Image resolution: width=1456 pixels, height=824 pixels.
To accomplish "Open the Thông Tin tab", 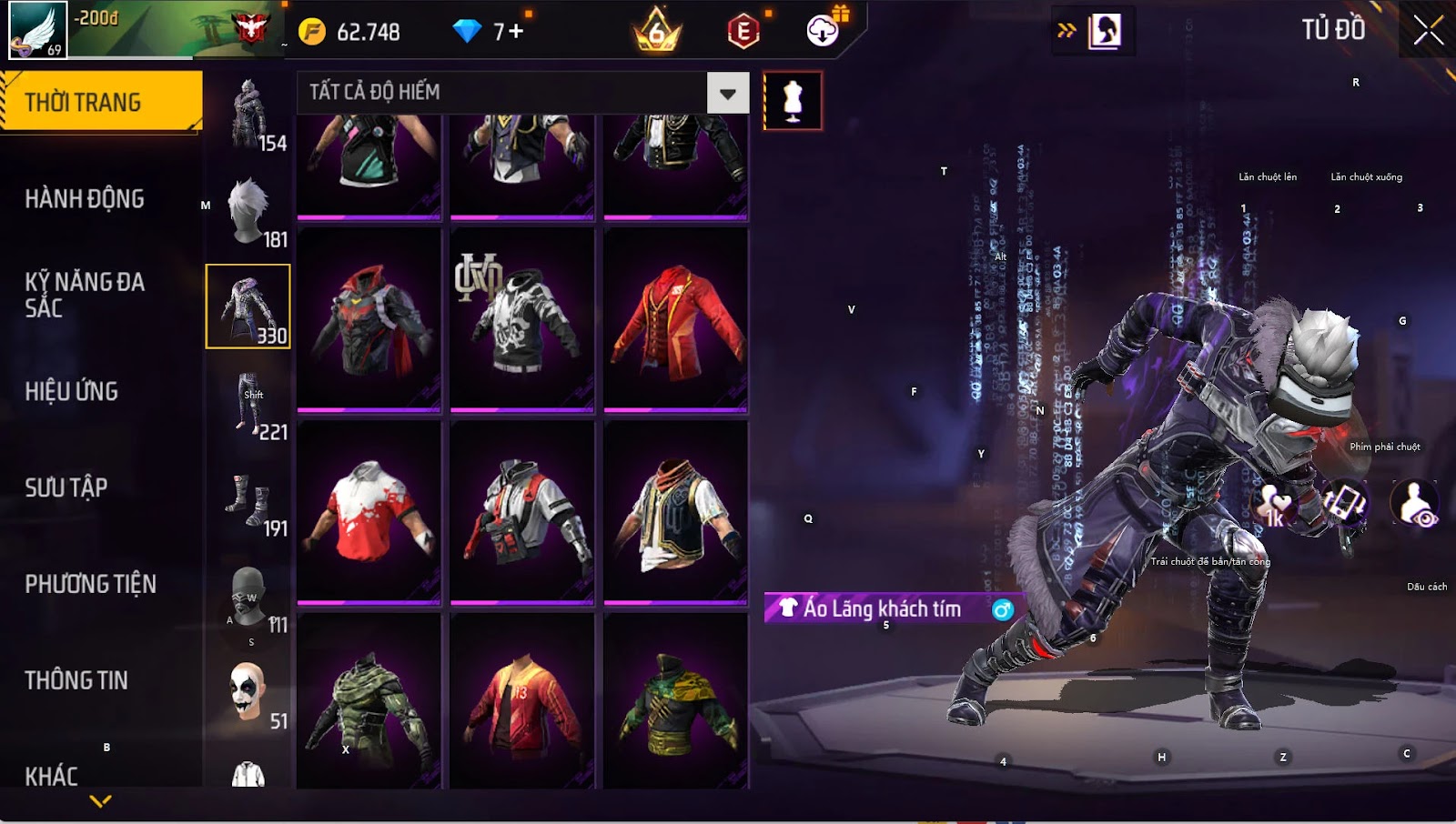I will pos(76,680).
